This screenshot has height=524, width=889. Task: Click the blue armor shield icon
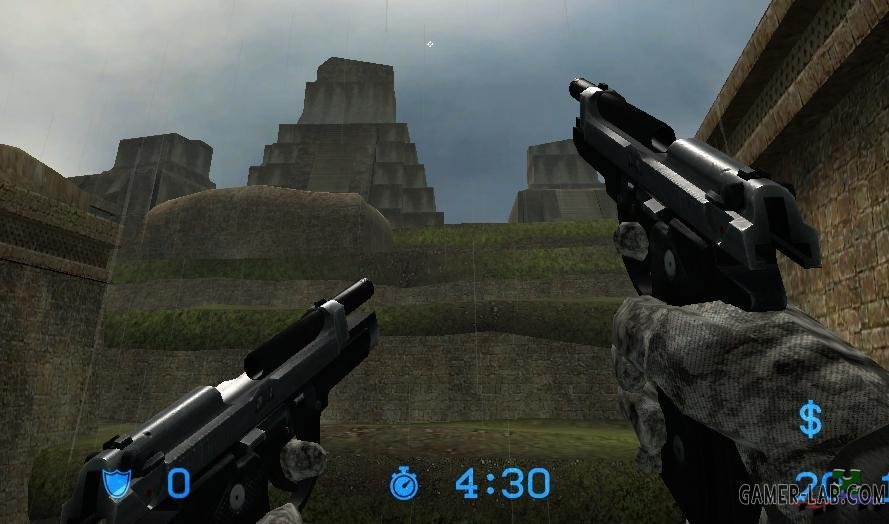pos(117,484)
